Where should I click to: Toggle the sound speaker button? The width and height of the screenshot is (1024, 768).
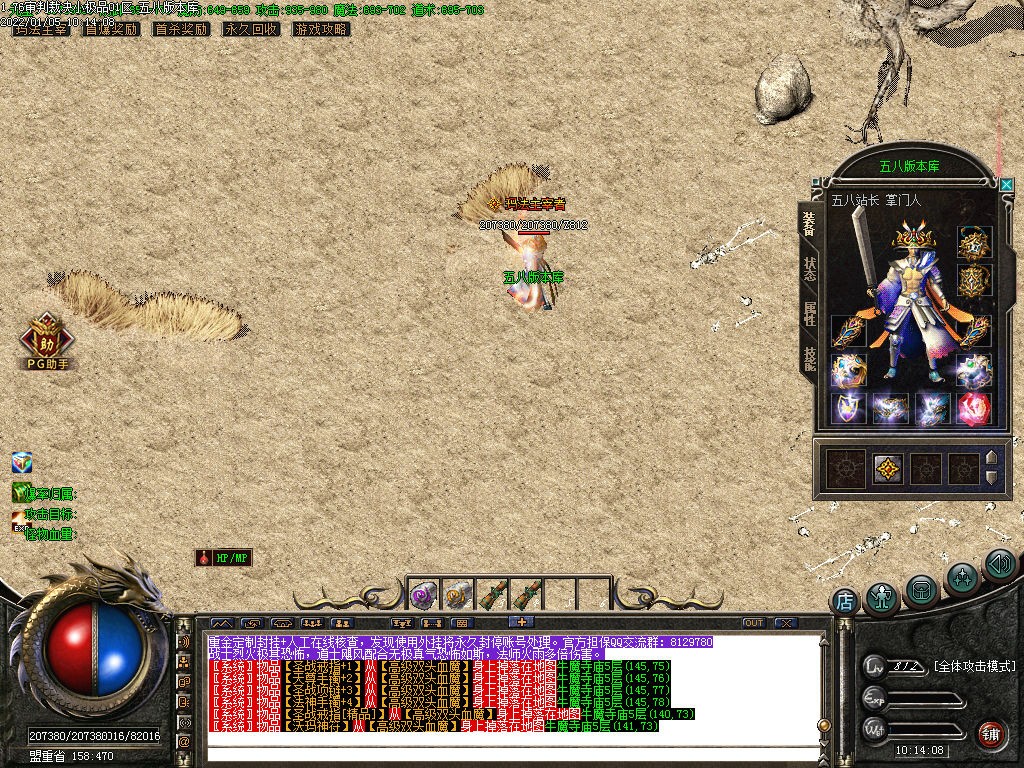(1000, 565)
